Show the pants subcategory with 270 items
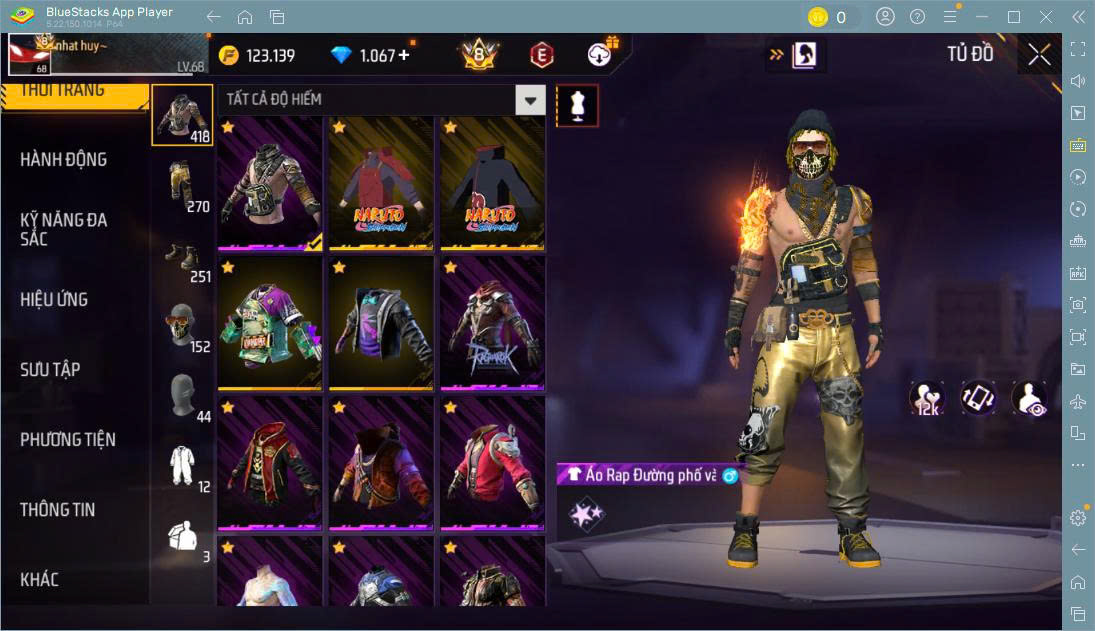This screenshot has width=1095, height=631. pyautogui.click(x=182, y=186)
